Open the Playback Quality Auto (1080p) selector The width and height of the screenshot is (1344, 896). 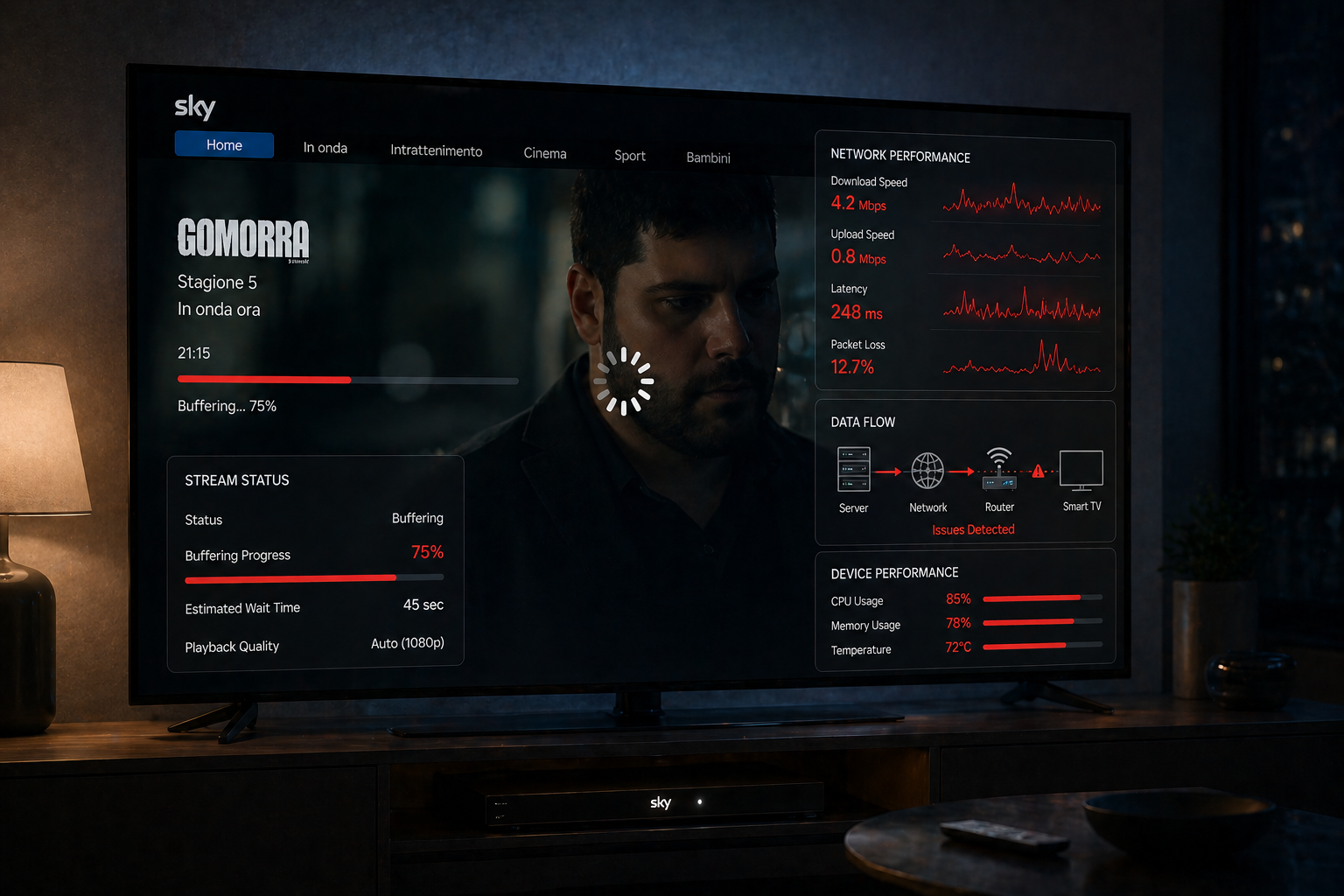pos(406,643)
